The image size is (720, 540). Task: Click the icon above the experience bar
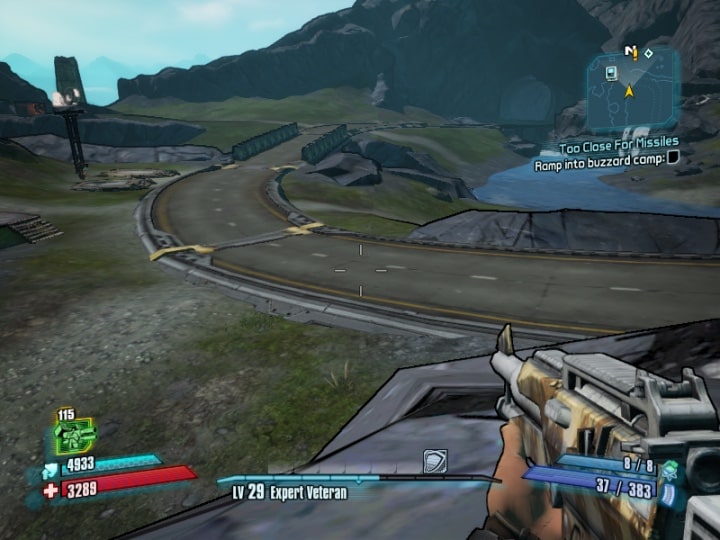(435, 460)
